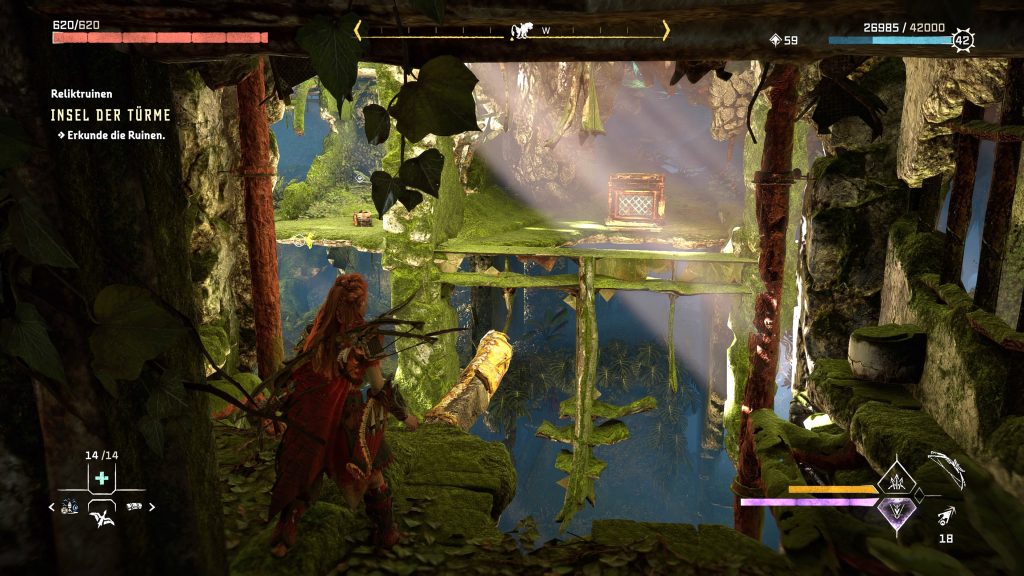
Task: Open the level 42 badge
Action: pyautogui.click(x=962, y=41)
